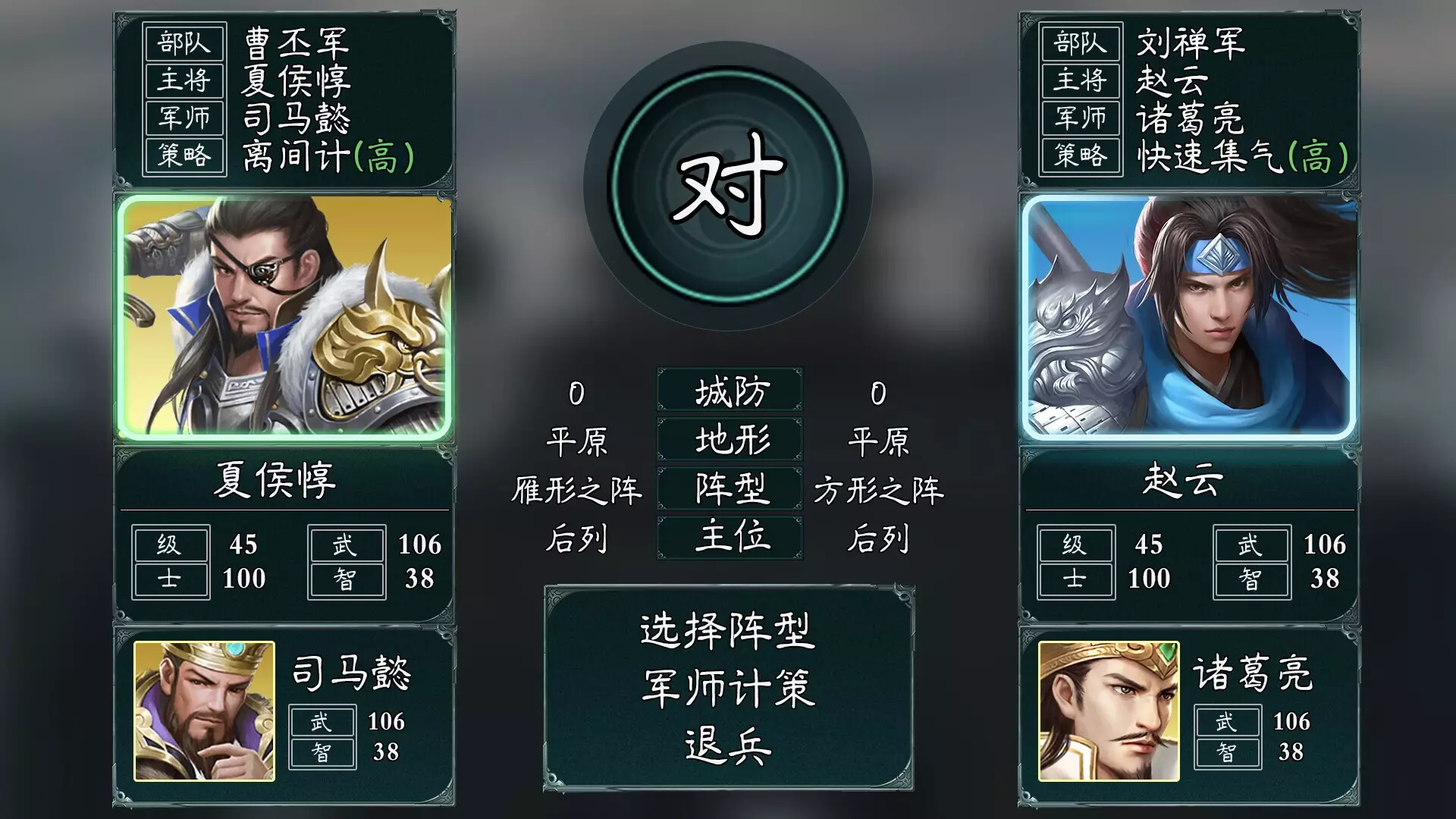Click the 智 stat icon under 诸葛亮
The width and height of the screenshot is (1456, 819).
coord(1226,752)
